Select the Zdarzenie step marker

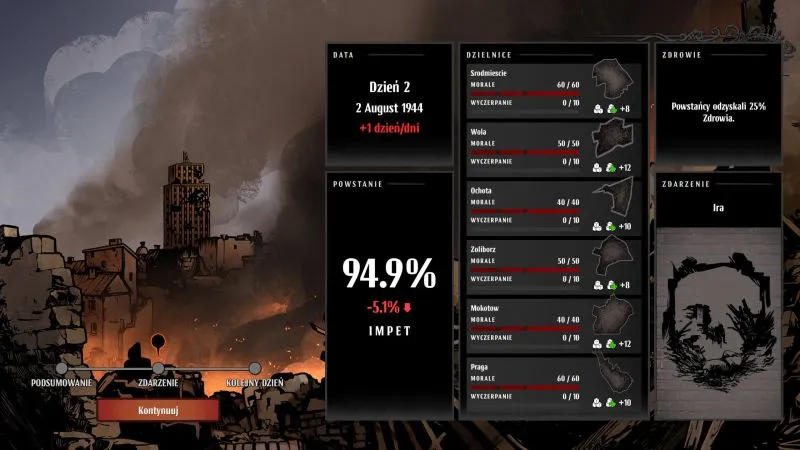pos(158,368)
